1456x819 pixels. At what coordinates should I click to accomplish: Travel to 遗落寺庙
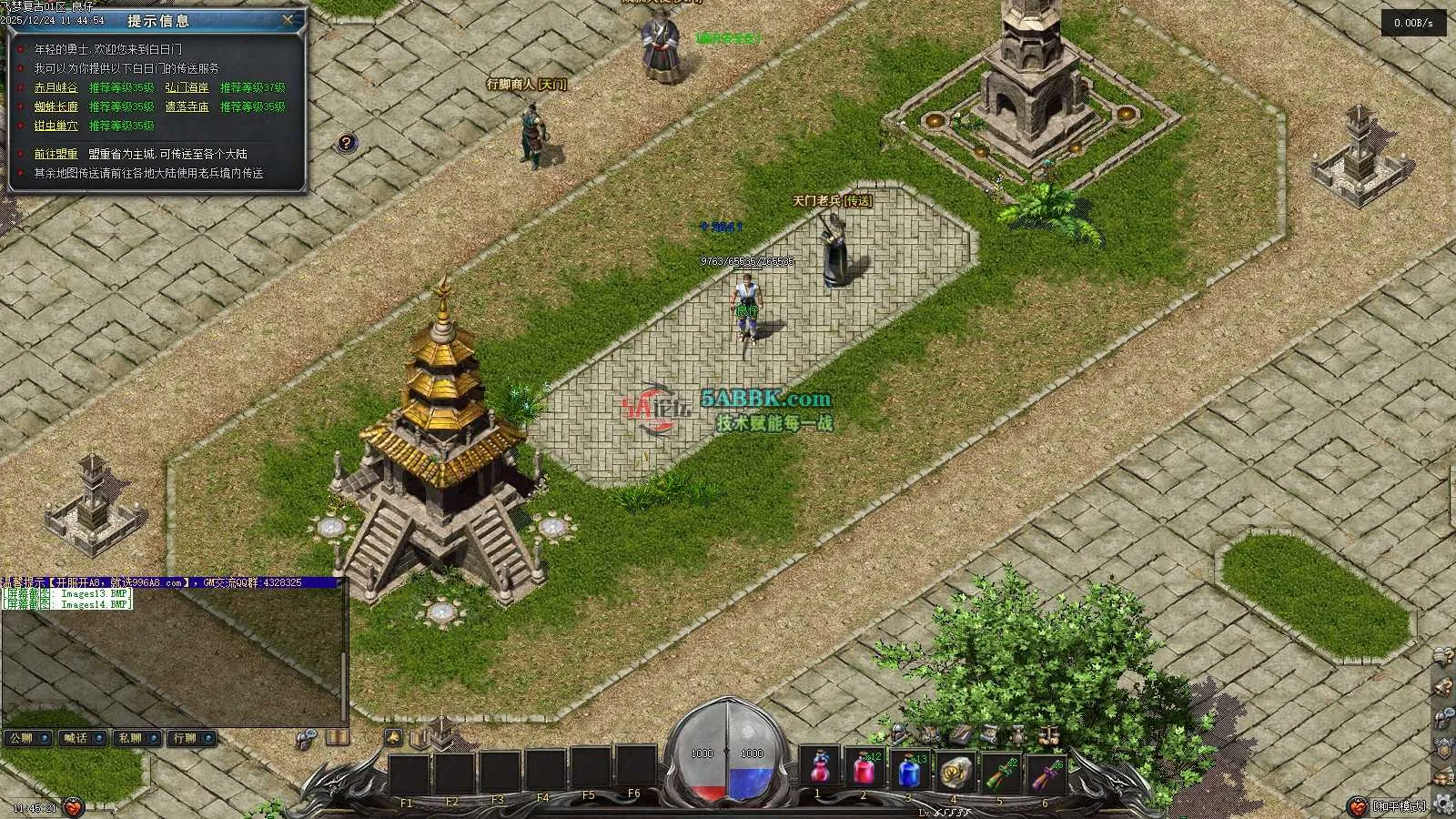[187, 107]
